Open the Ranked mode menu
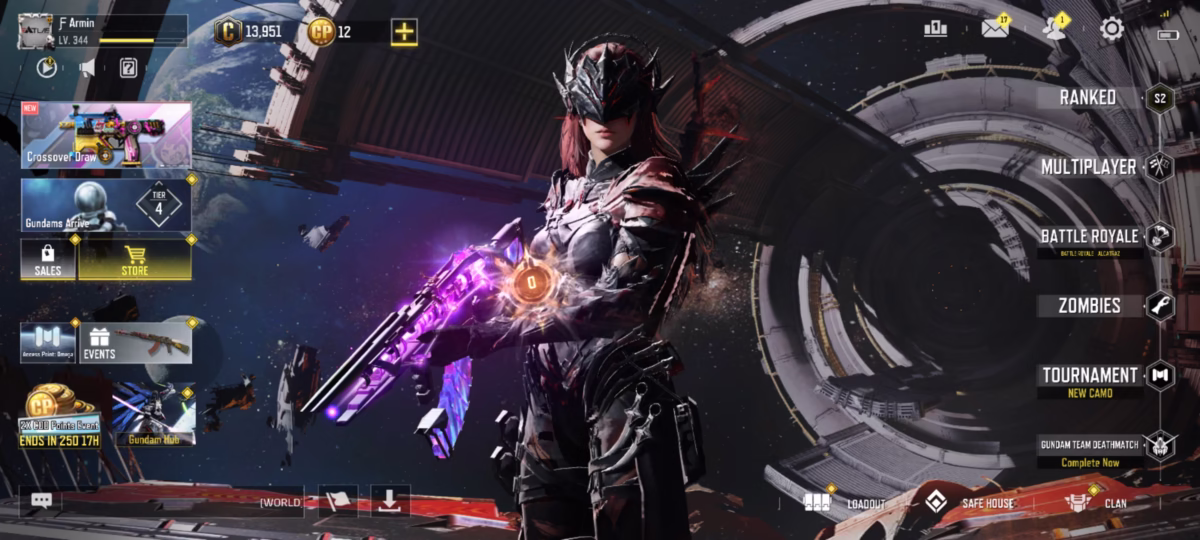Image resolution: width=1200 pixels, height=540 pixels. coord(1088,97)
